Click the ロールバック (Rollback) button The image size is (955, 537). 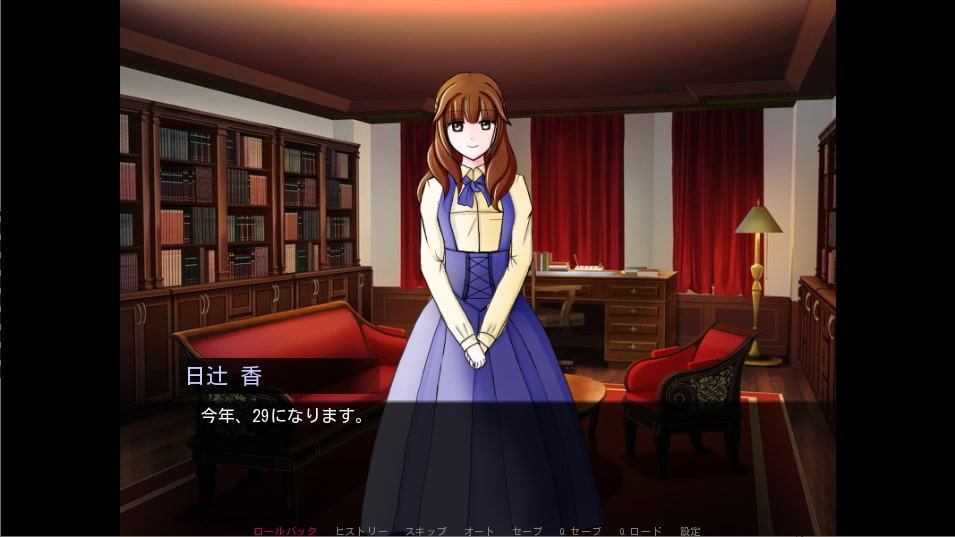[x=285, y=531]
